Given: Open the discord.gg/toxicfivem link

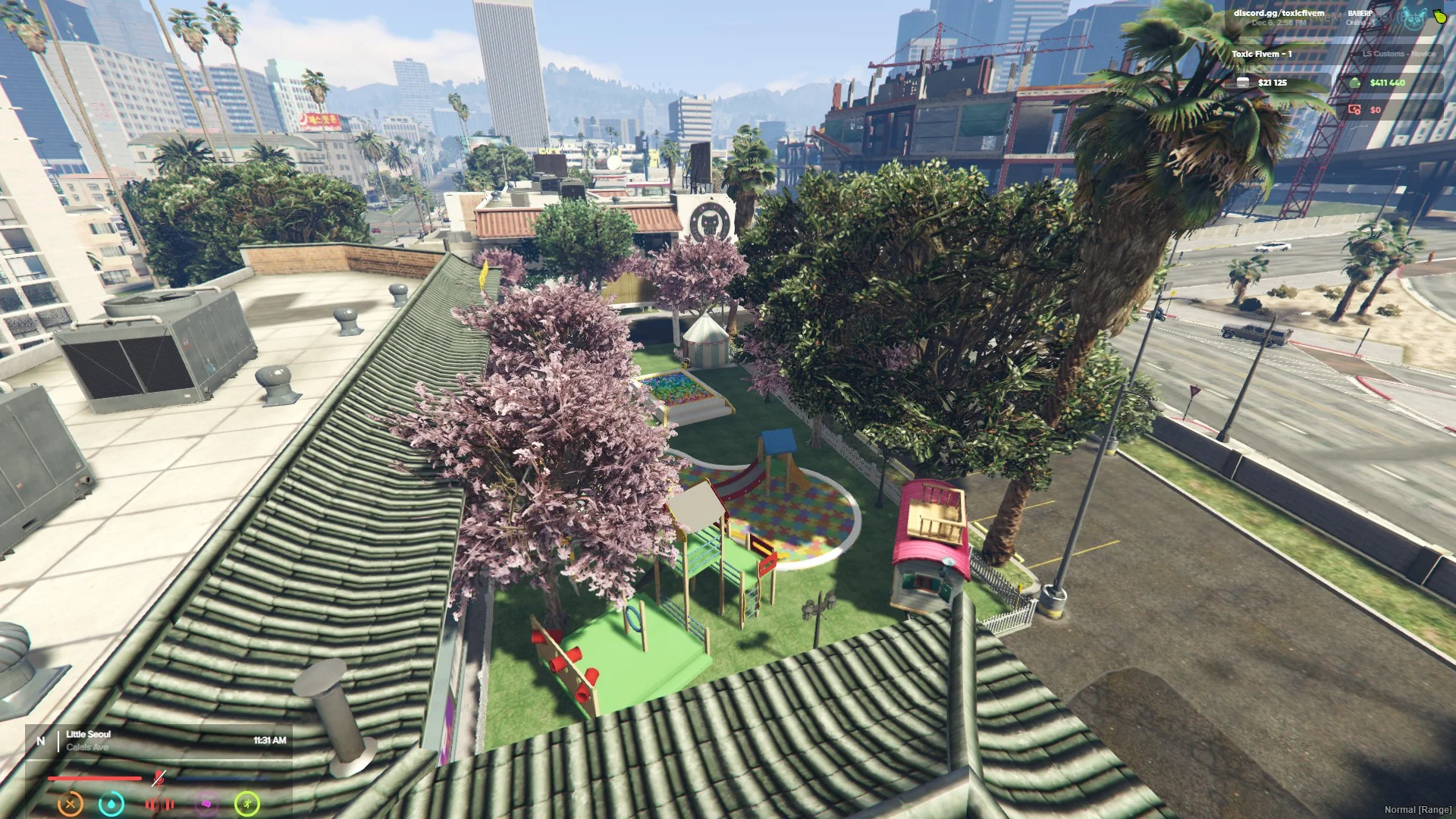Looking at the screenshot, I should [x=1279, y=13].
